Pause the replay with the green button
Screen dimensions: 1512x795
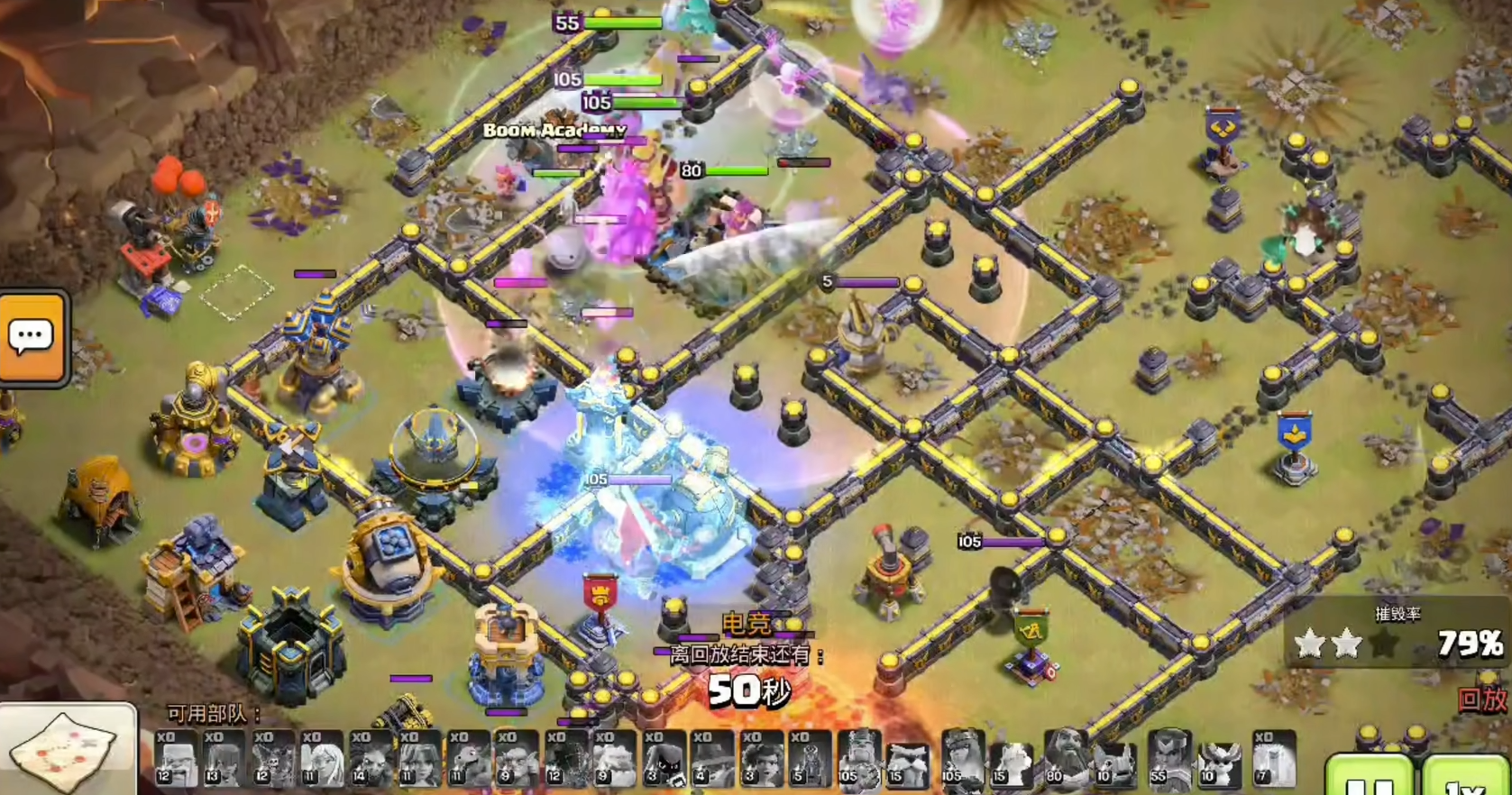click(1369, 780)
